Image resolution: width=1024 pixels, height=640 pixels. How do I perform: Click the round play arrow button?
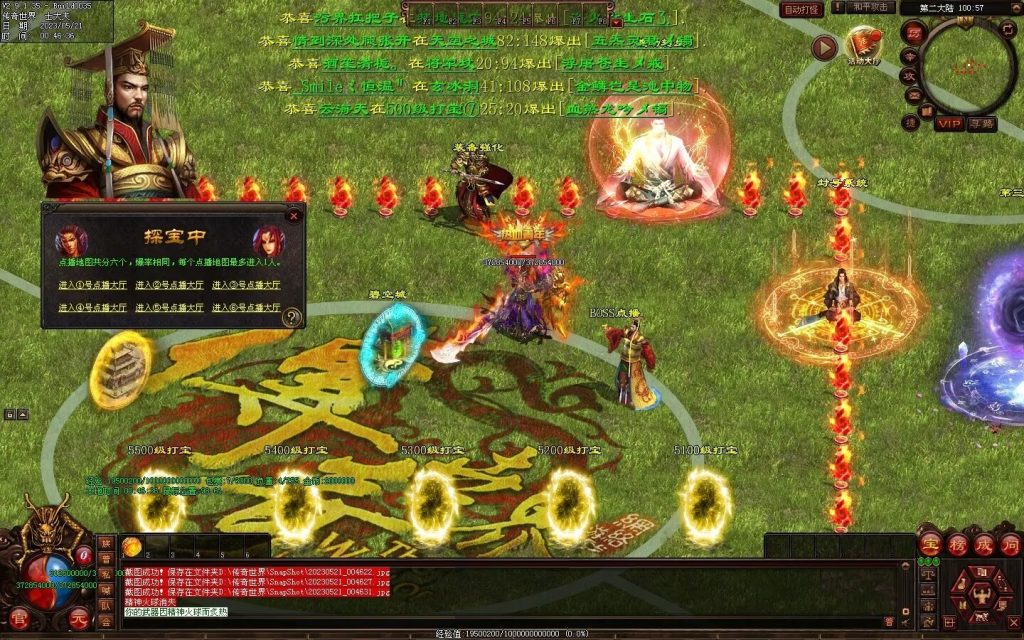coord(823,47)
